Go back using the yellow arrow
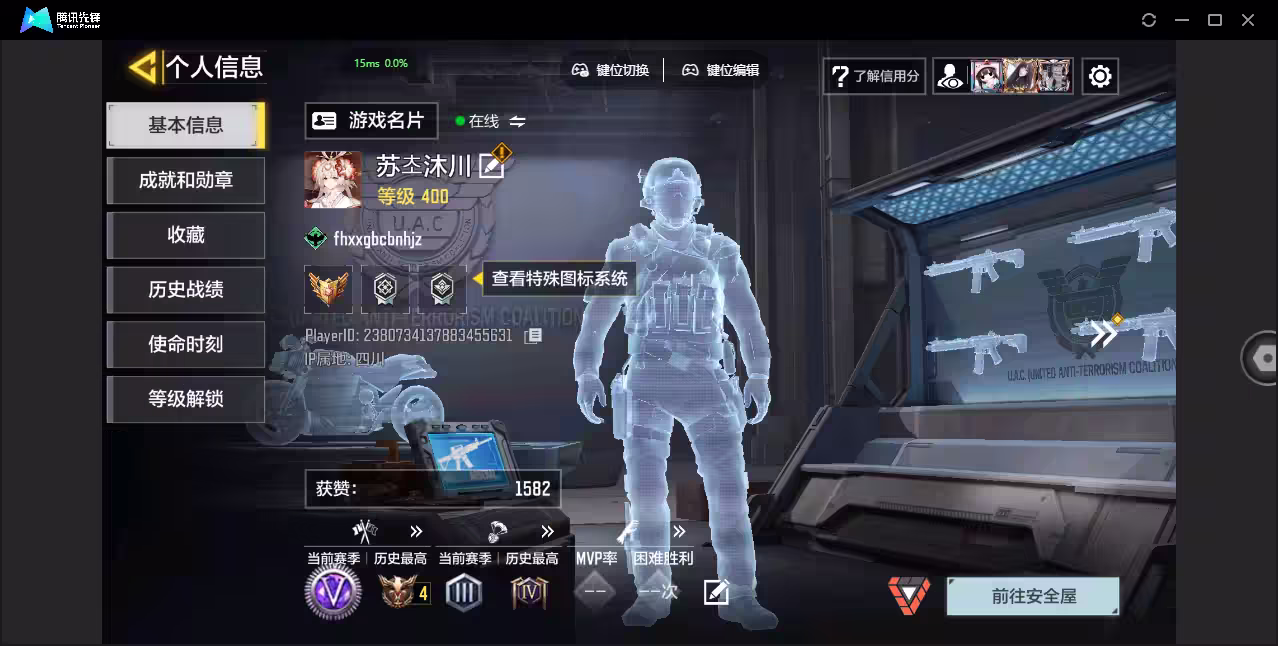The width and height of the screenshot is (1278, 646). click(x=144, y=68)
